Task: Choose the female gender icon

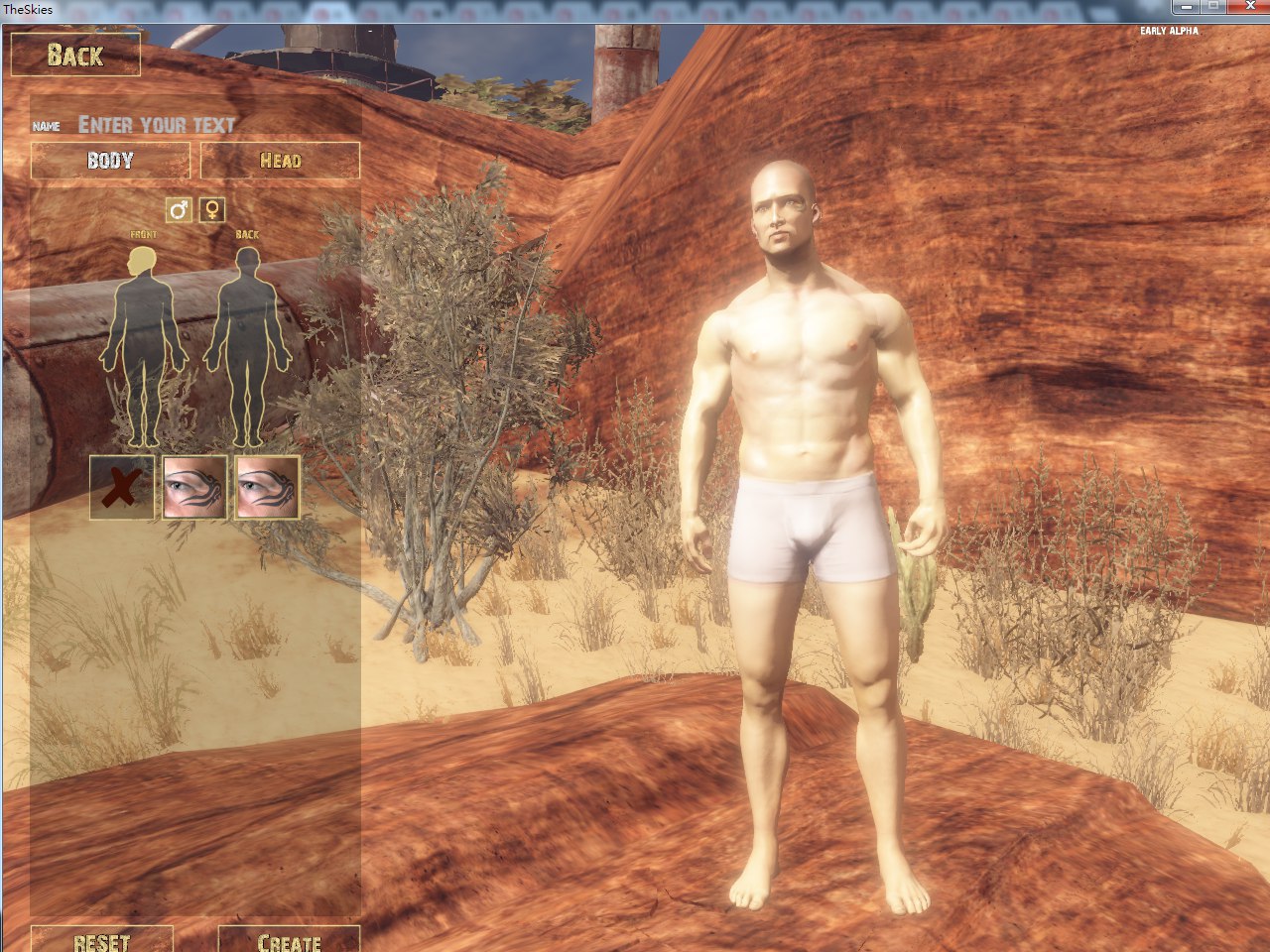Action: tap(212, 209)
